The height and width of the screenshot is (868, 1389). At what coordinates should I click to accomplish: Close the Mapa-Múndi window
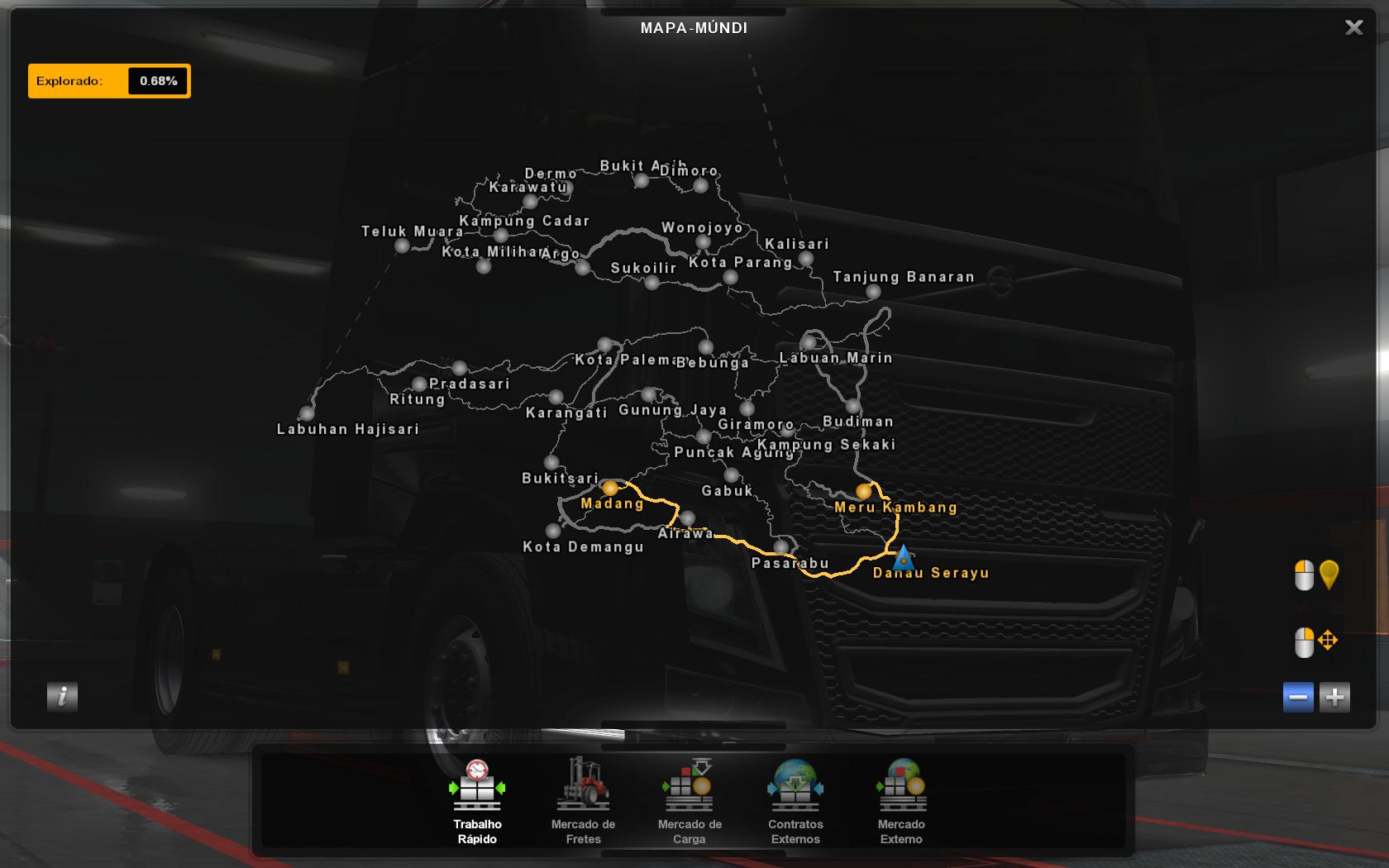click(1353, 27)
